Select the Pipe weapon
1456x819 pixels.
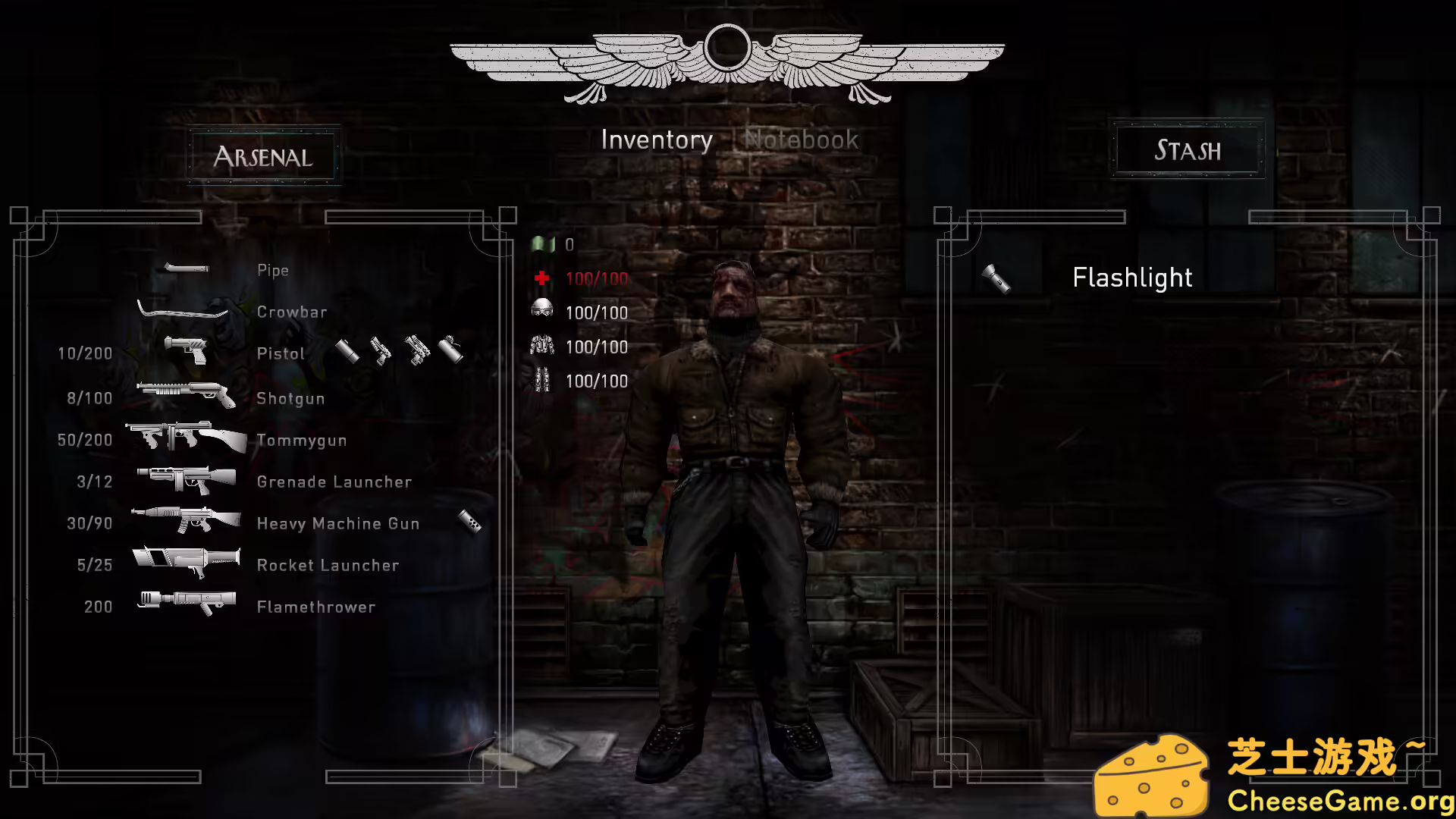[x=272, y=271]
